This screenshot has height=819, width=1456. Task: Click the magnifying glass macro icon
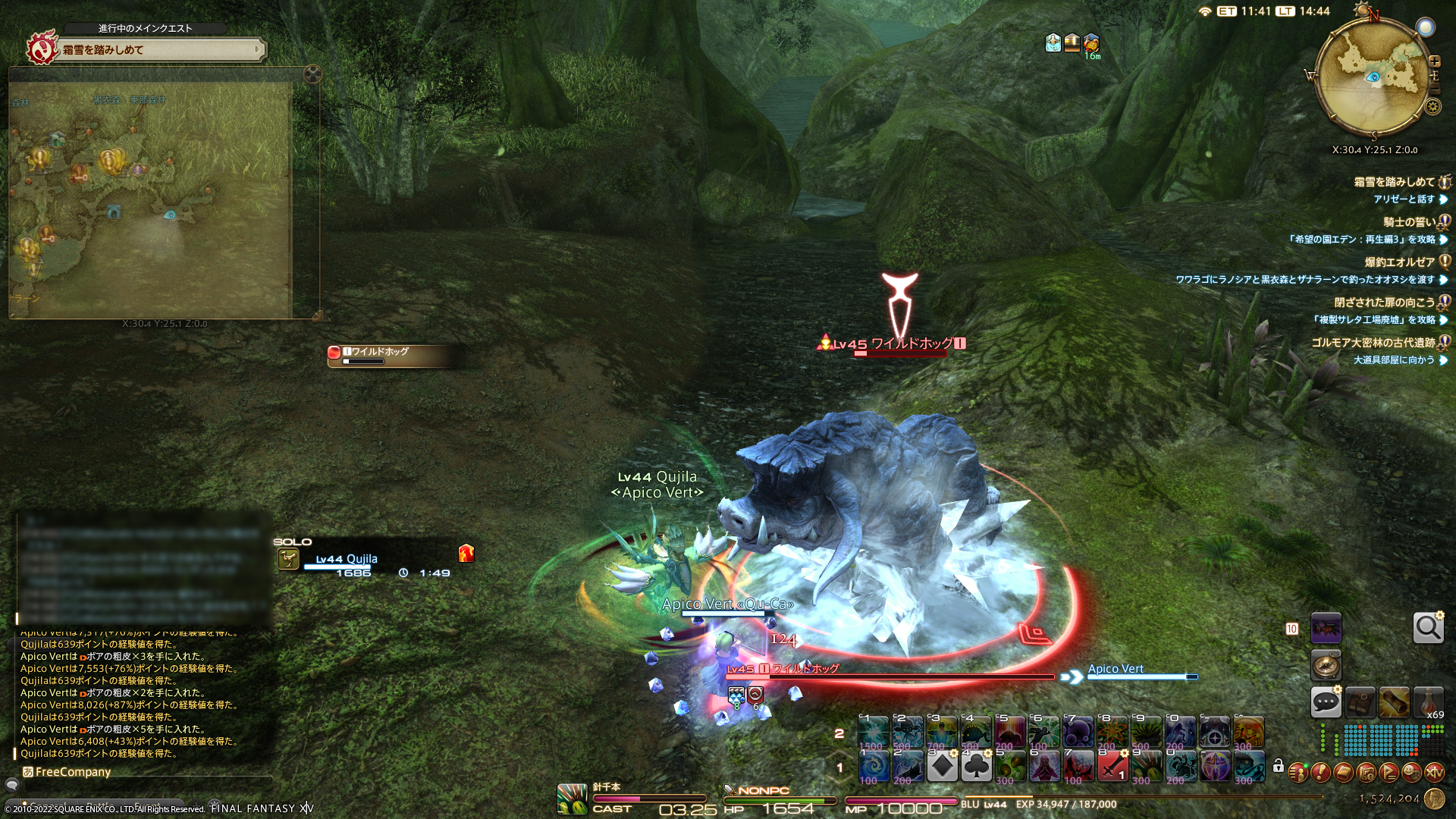pos(1428,628)
